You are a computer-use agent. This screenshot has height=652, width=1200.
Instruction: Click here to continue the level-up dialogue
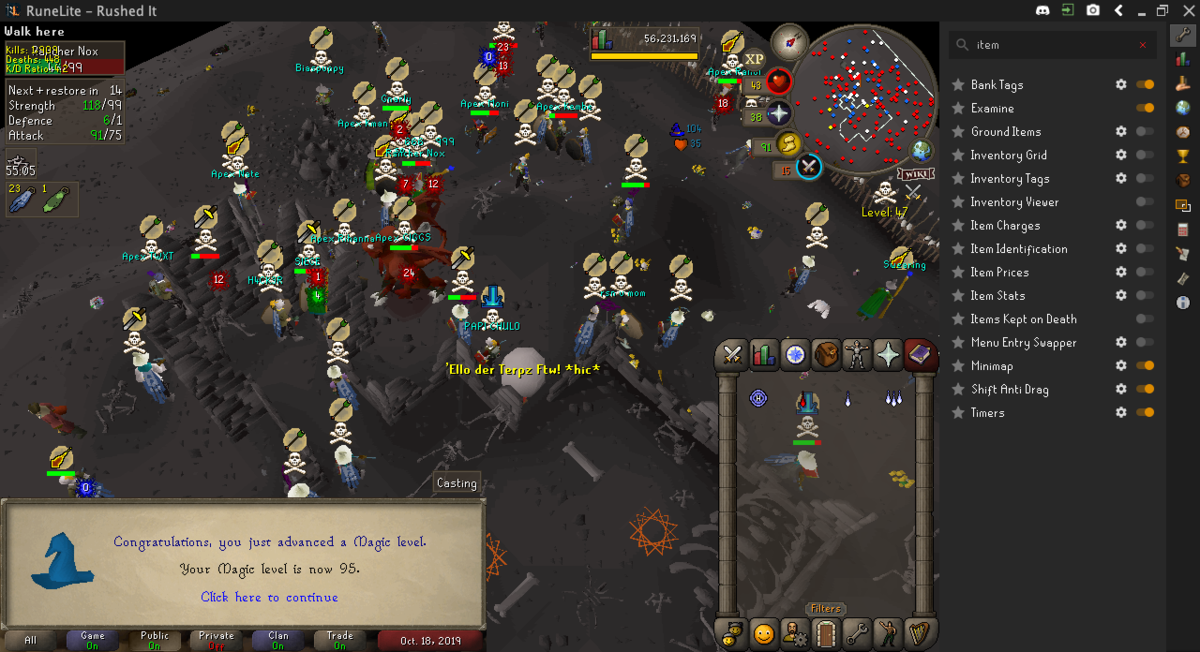[x=269, y=597]
